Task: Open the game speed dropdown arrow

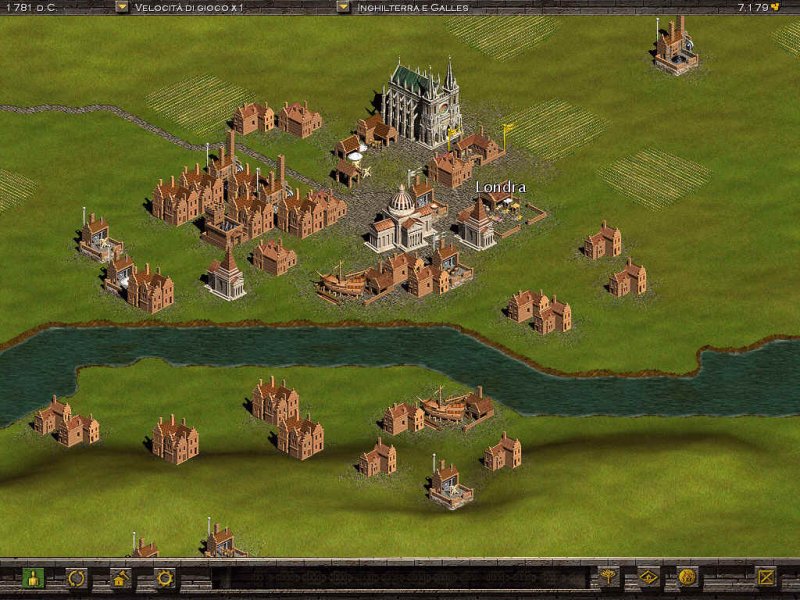Action: (122, 7)
